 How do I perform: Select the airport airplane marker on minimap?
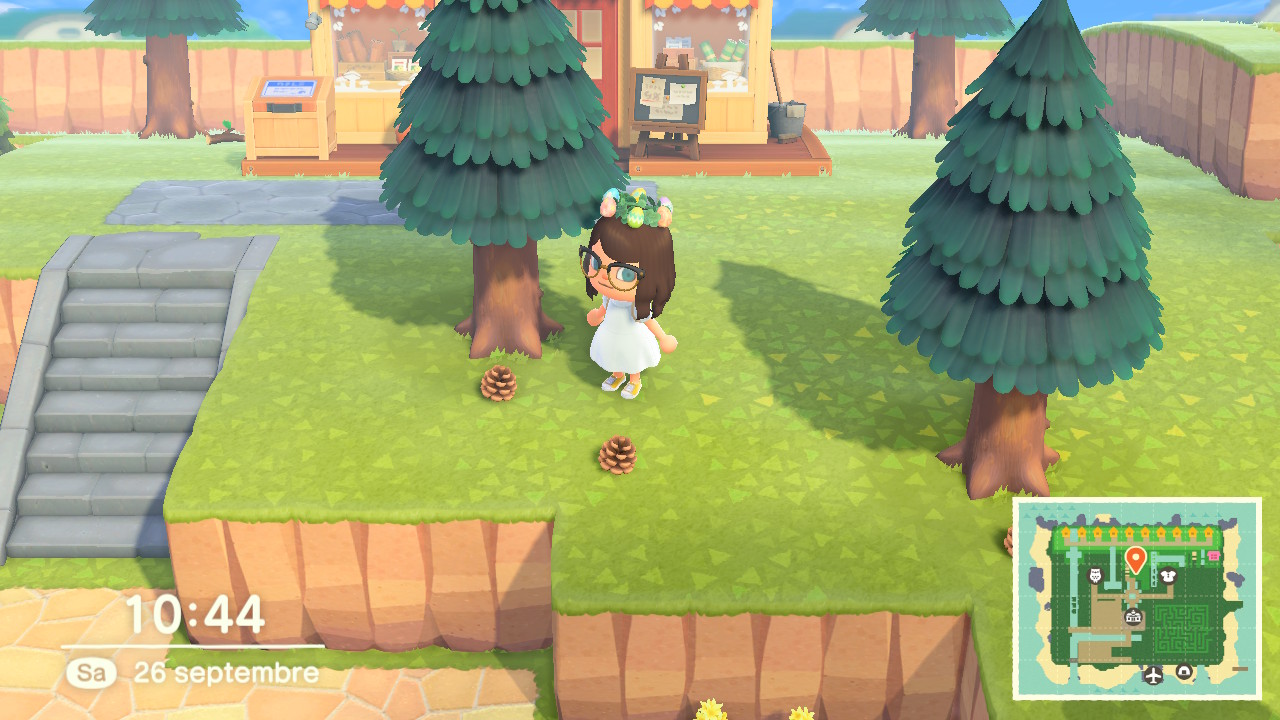coord(1153,675)
